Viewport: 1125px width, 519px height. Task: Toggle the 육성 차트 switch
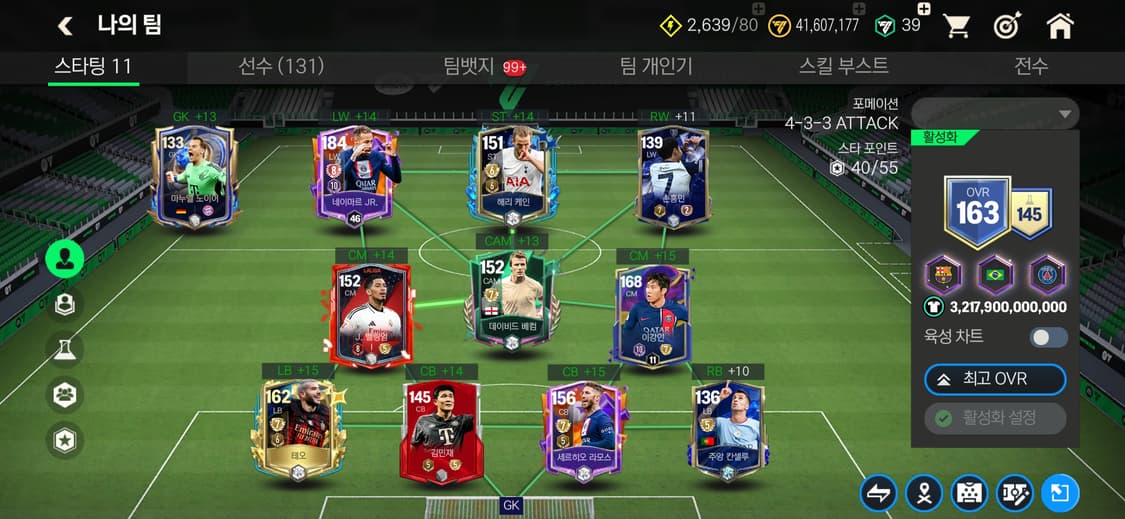[1049, 337]
